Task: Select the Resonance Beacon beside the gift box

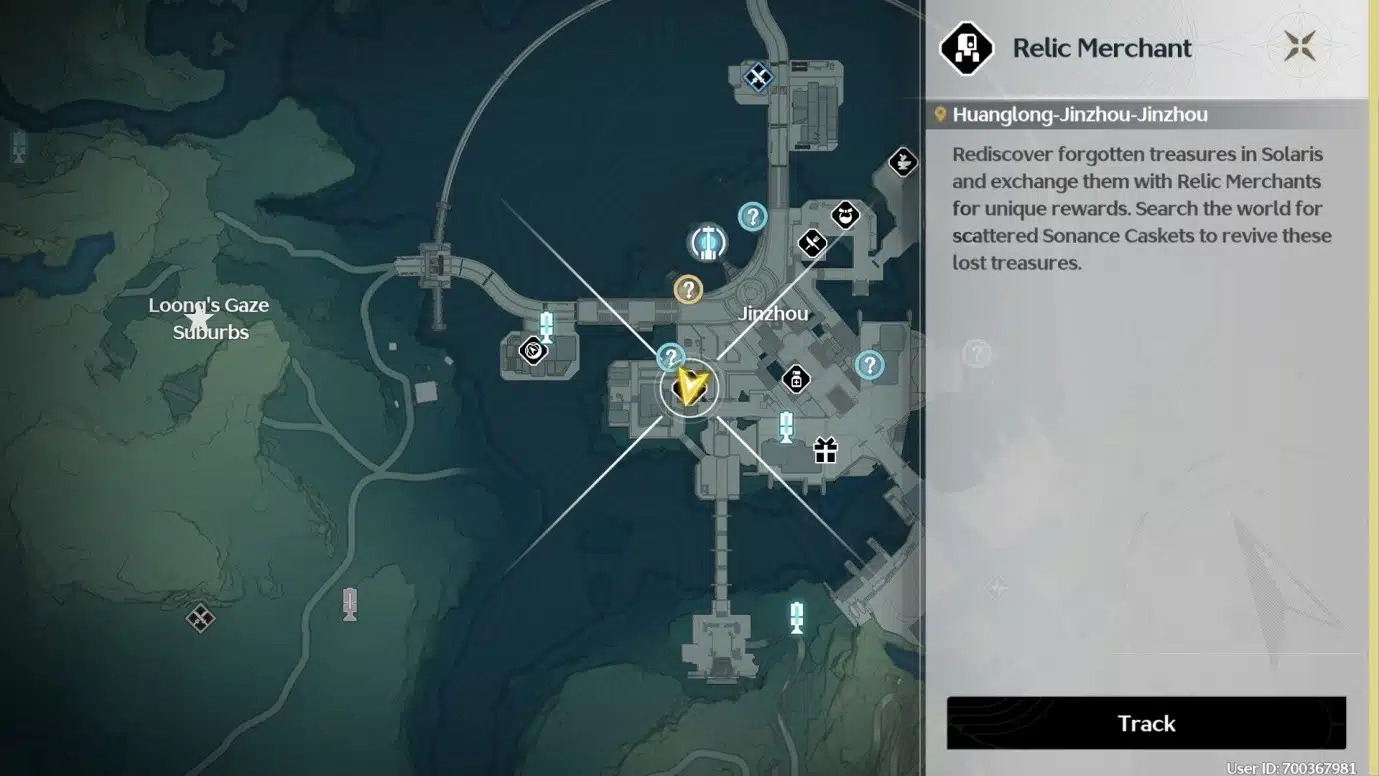Action: coord(786,427)
